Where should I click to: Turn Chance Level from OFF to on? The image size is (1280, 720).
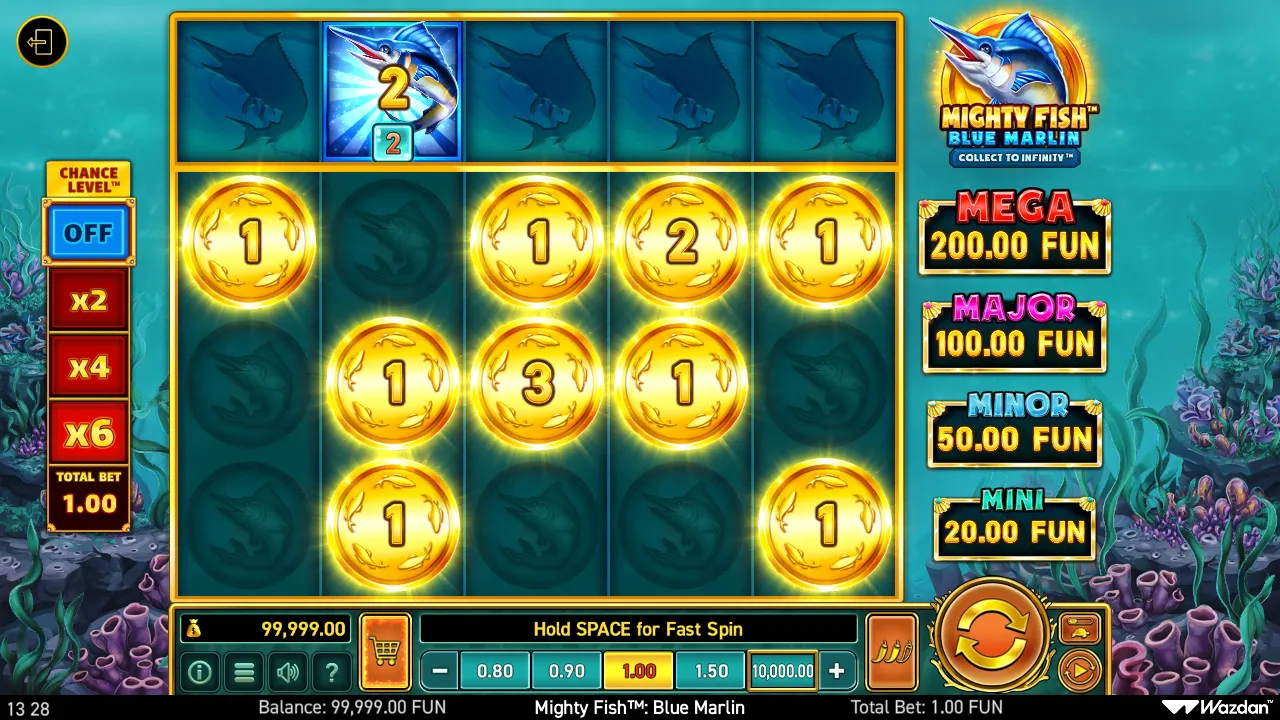pos(89,232)
